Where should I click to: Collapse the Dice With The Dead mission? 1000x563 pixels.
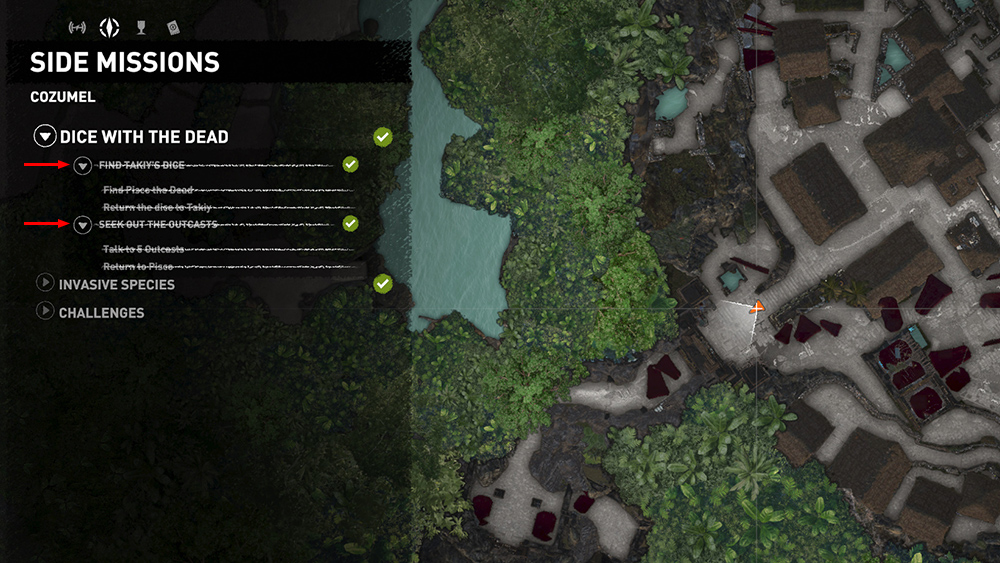(x=45, y=137)
